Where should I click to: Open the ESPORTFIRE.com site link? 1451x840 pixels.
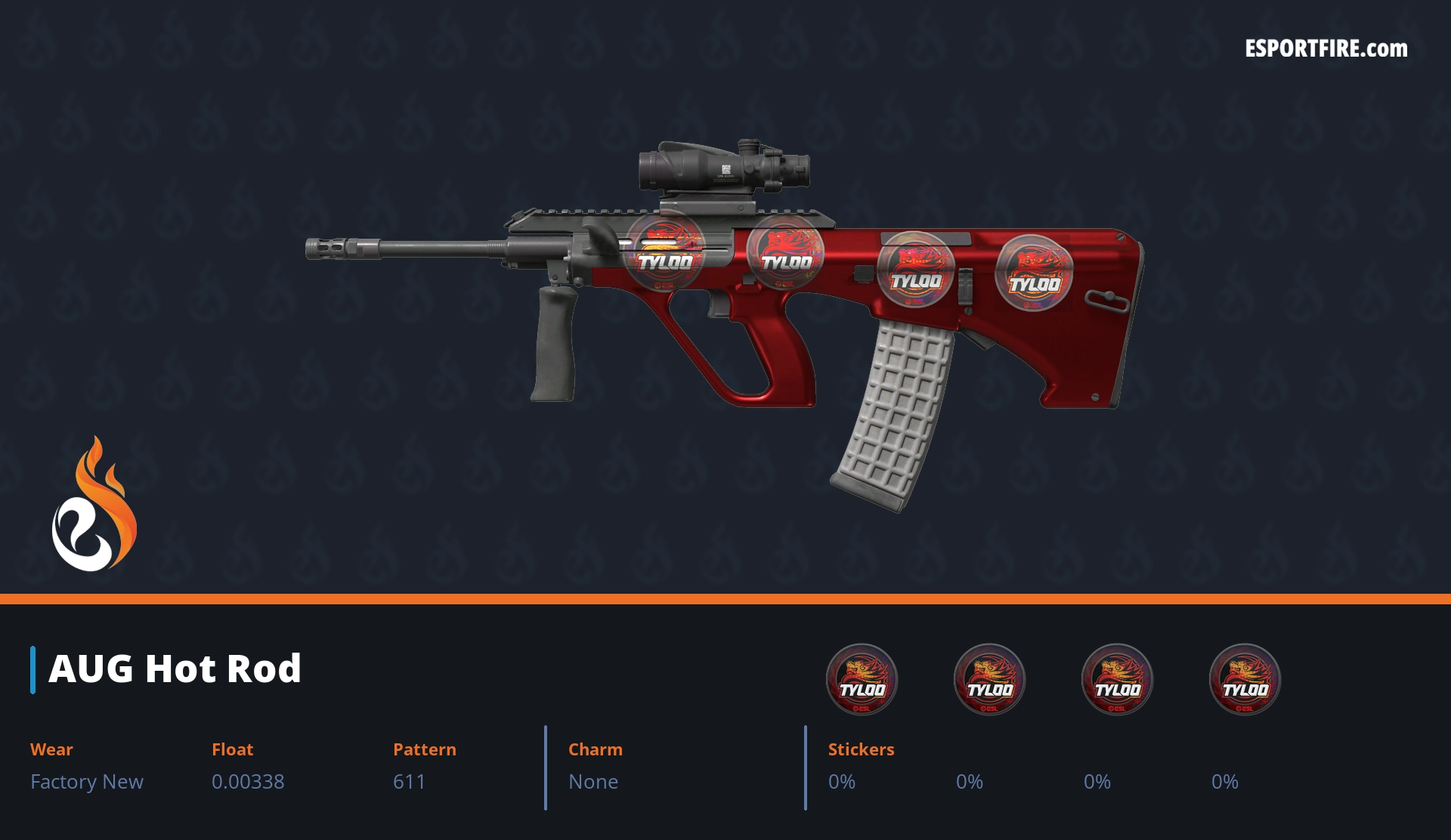1326,49
